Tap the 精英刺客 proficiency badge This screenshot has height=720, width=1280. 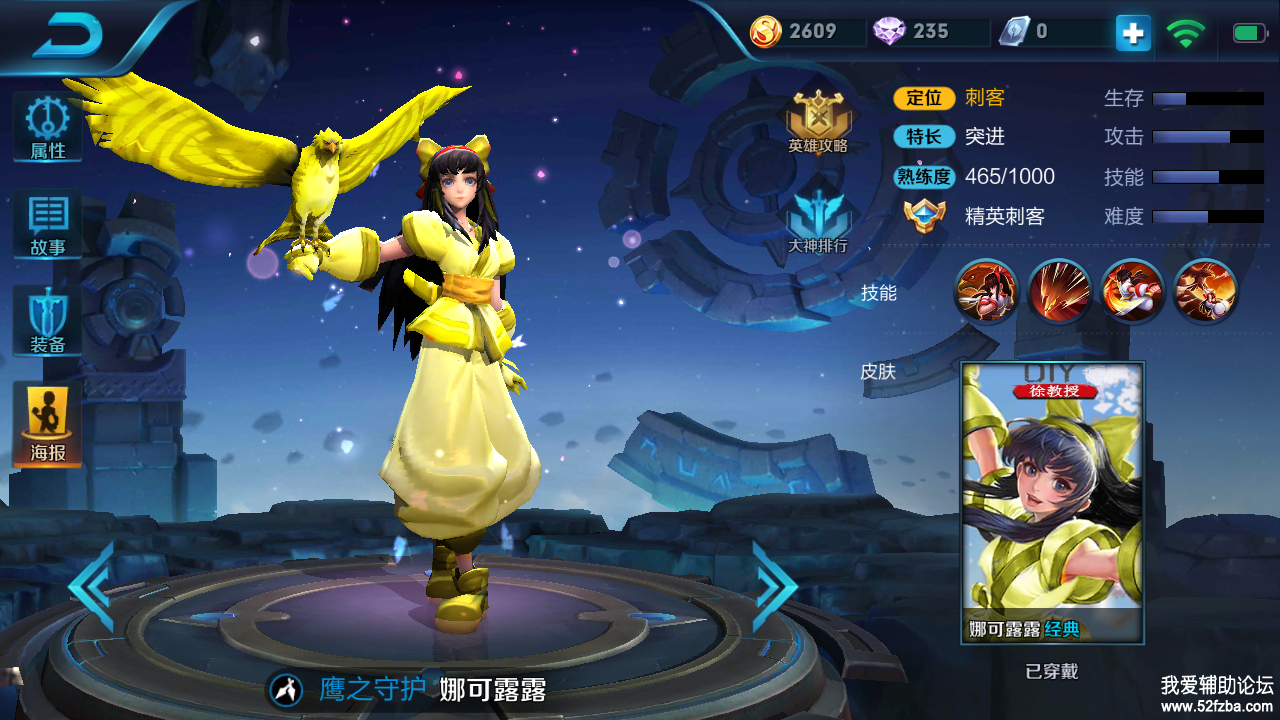tap(923, 216)
